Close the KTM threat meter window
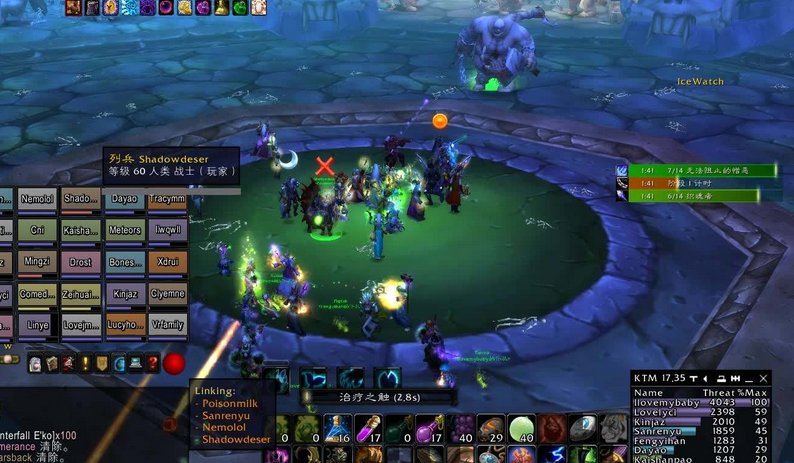 tap(764, 378)
